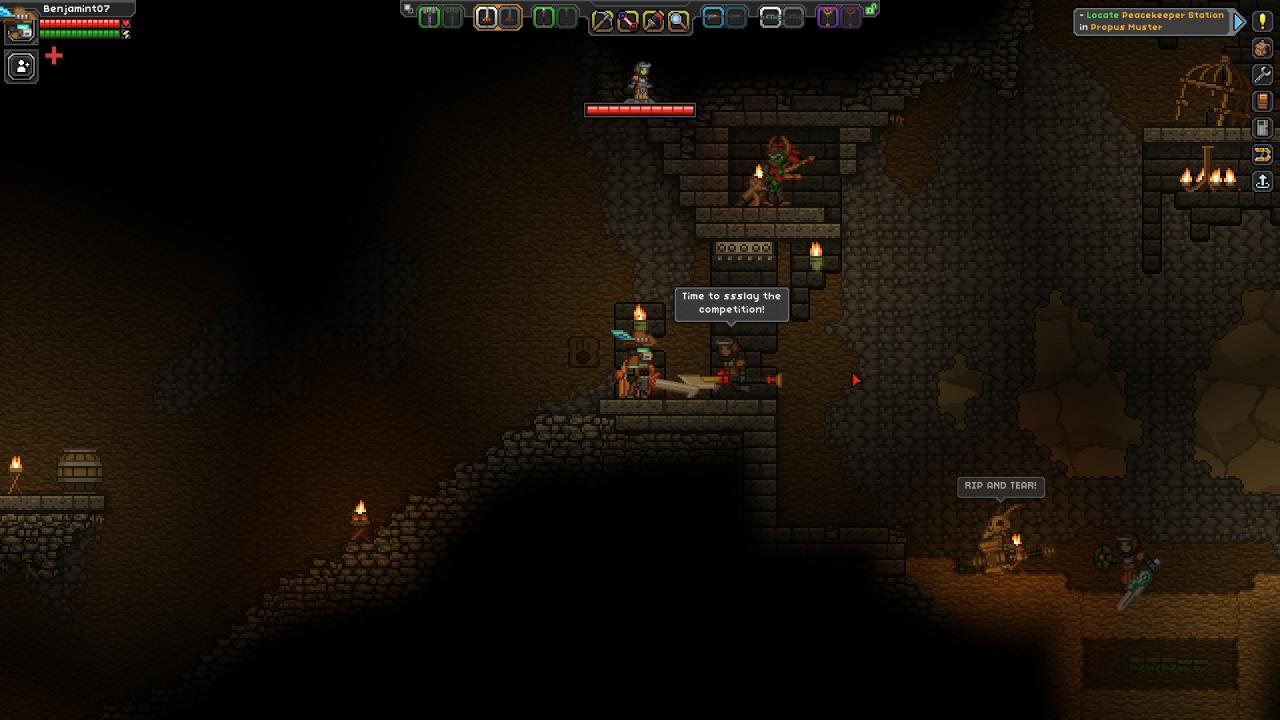This screenshot has height=720, width=1280.
Task: Select the pickaxe tool slot
Action: 603,20
